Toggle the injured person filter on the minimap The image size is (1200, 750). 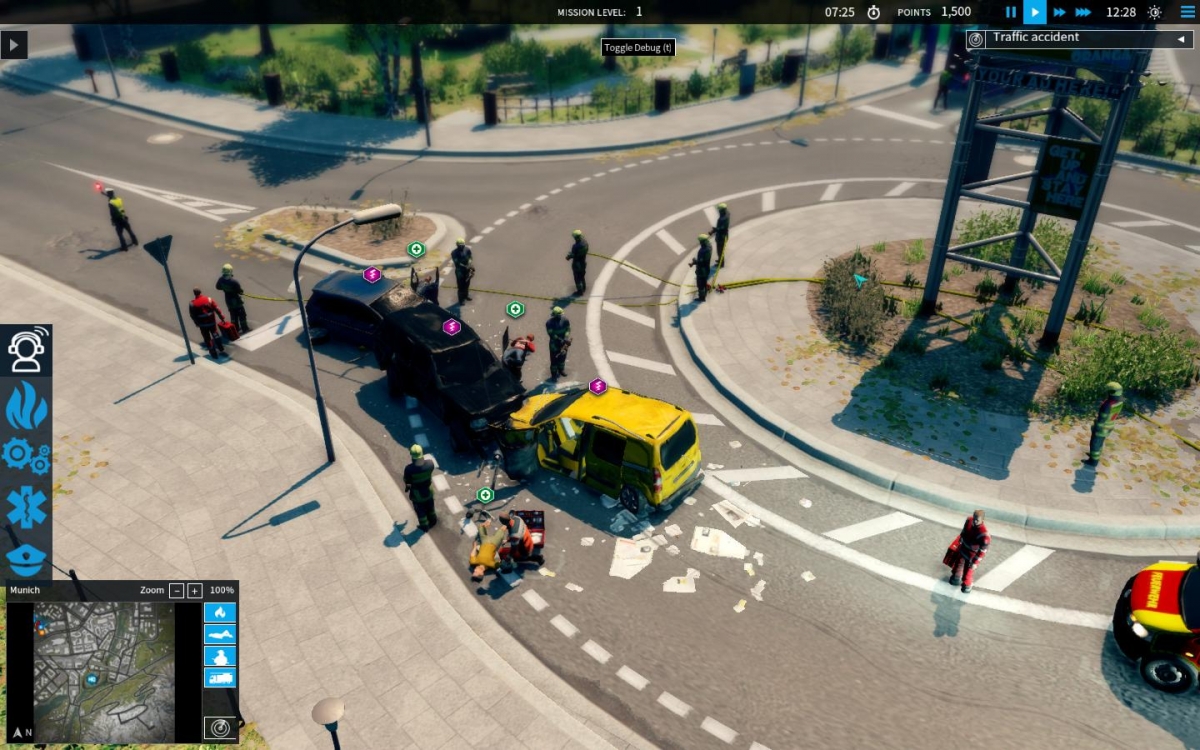click(x=220, y=634)
